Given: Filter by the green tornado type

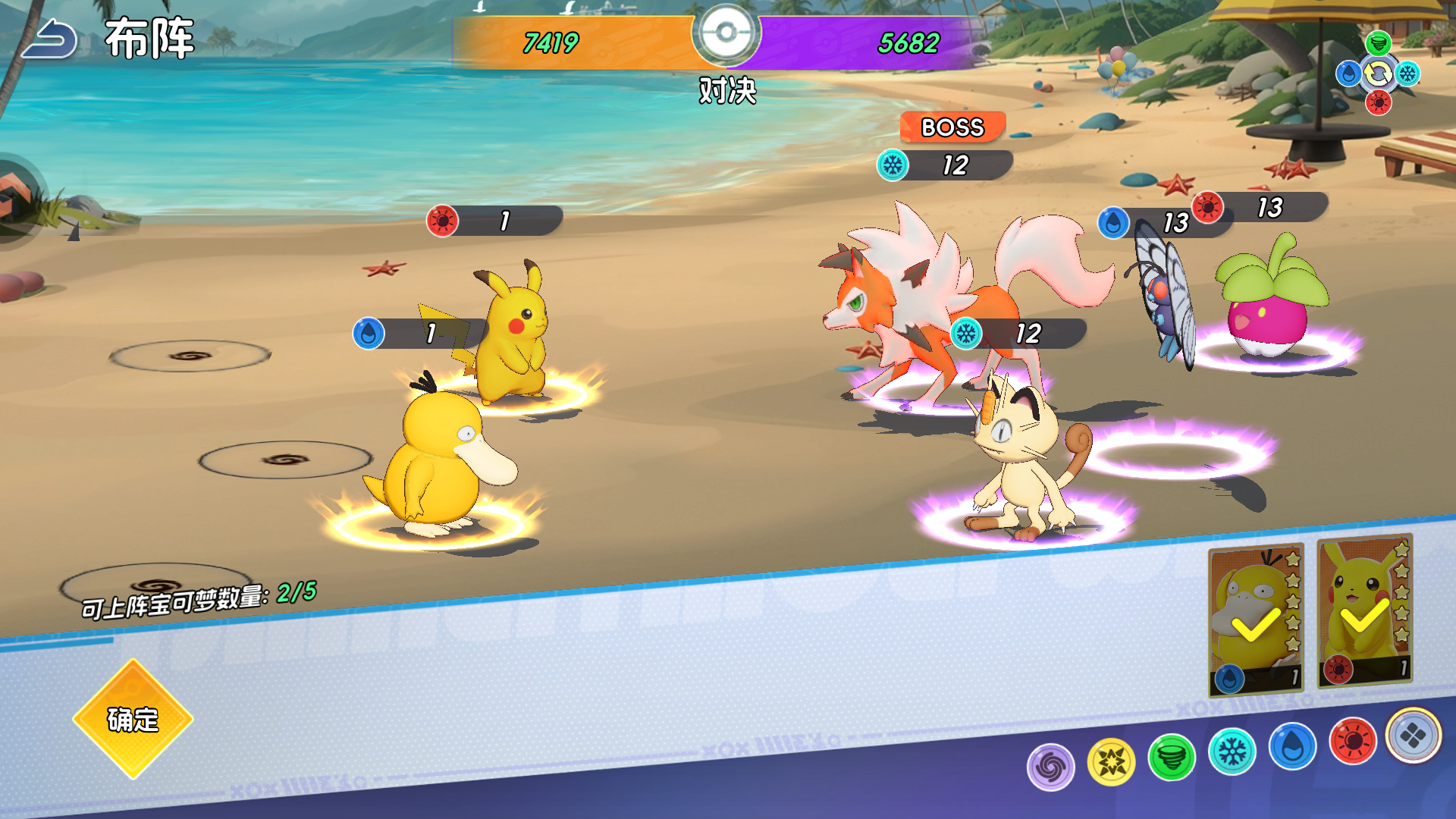Looking at the screenshot, I should coord(1172,757).
